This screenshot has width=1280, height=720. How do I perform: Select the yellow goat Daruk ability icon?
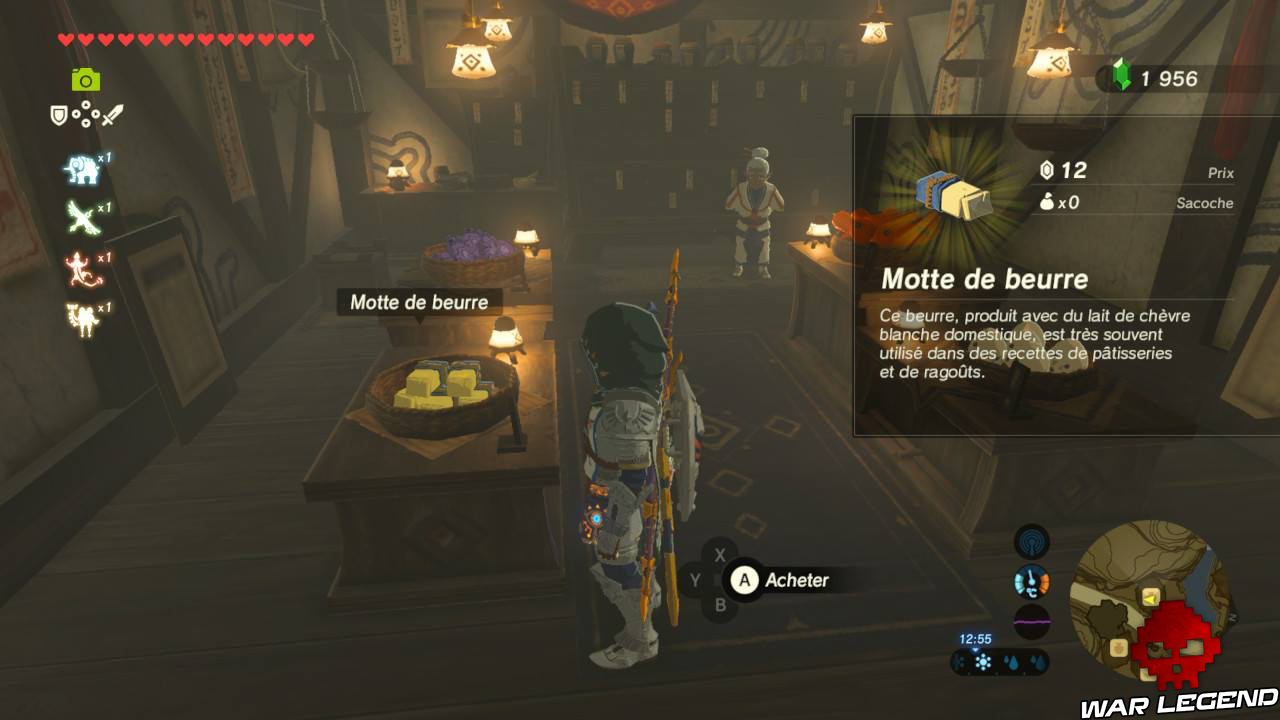click(x=79, y=319)
